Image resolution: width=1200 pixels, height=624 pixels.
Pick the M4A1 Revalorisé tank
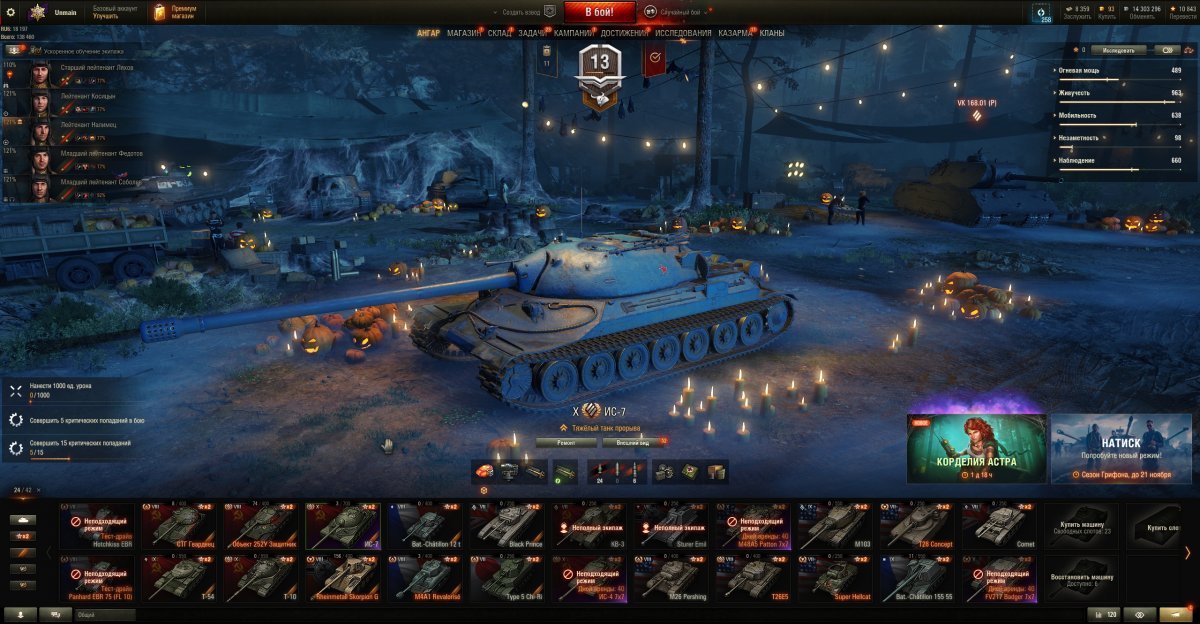pos(426,579)
